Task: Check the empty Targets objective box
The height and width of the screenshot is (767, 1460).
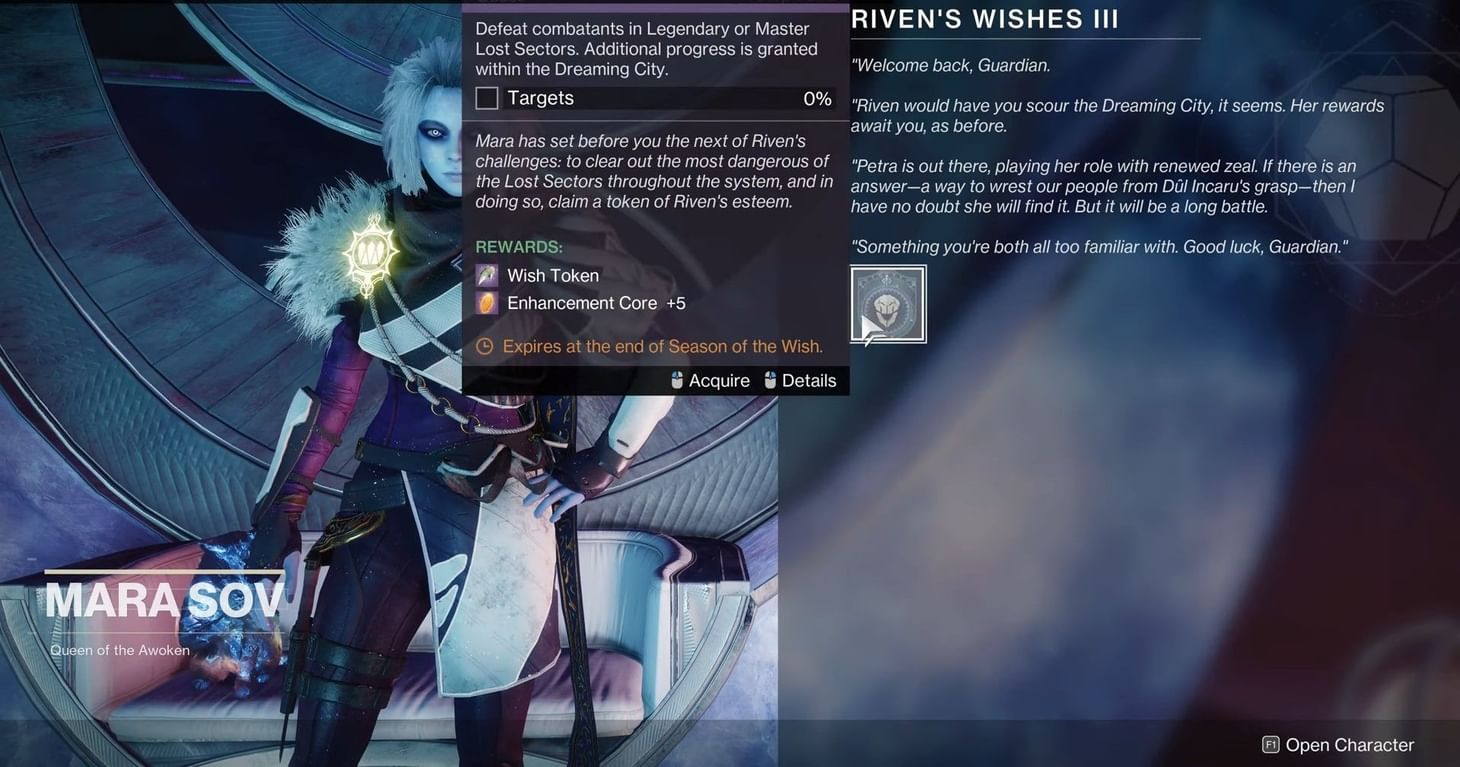Action: 487,97
